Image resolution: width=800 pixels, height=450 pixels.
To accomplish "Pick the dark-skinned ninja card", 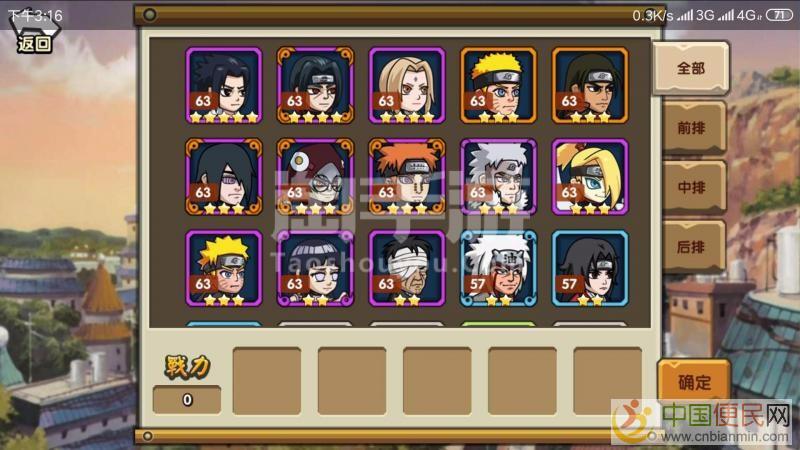I will pos(590,85).
